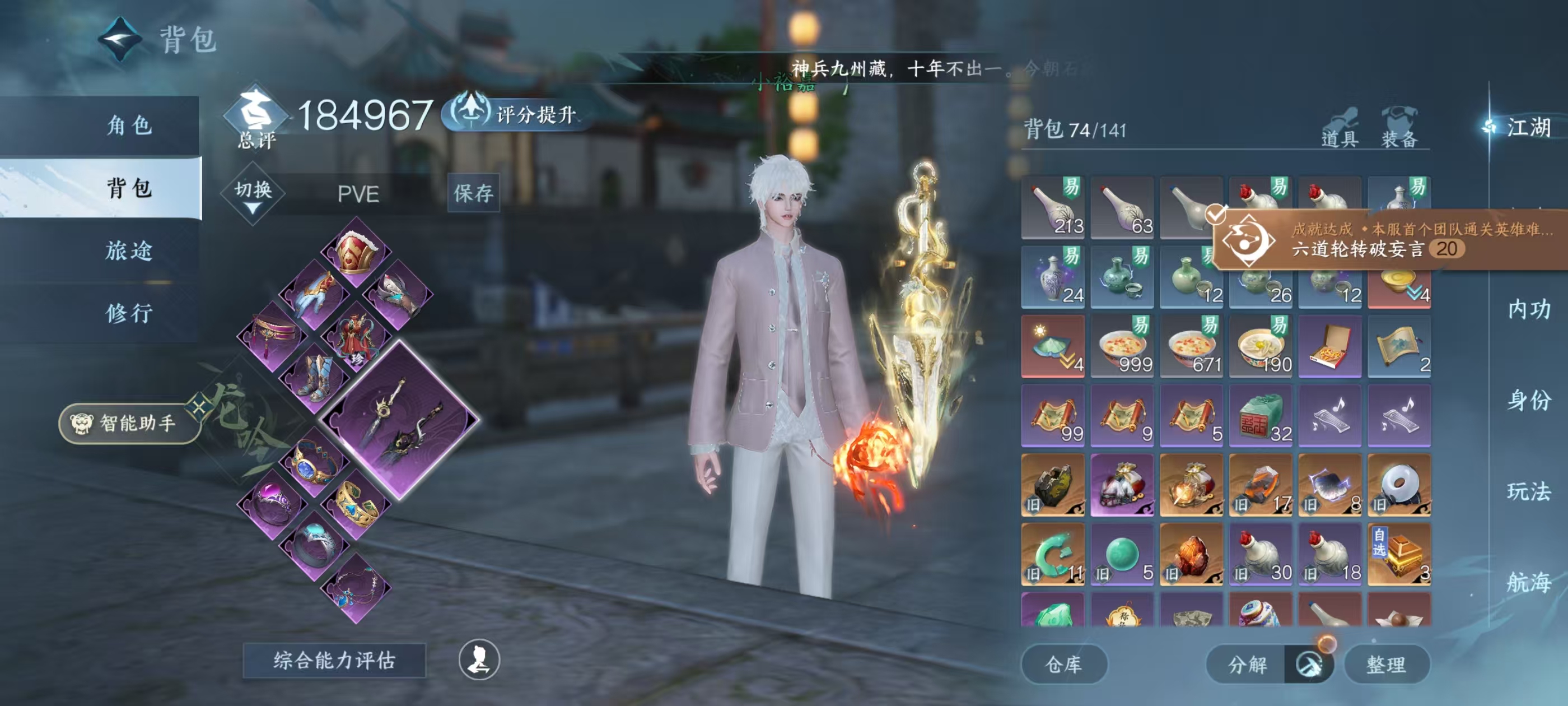Screen dimensions: 1568x706
Task: Select the large equipped weapon slot
Action: (x=399, y=420)
